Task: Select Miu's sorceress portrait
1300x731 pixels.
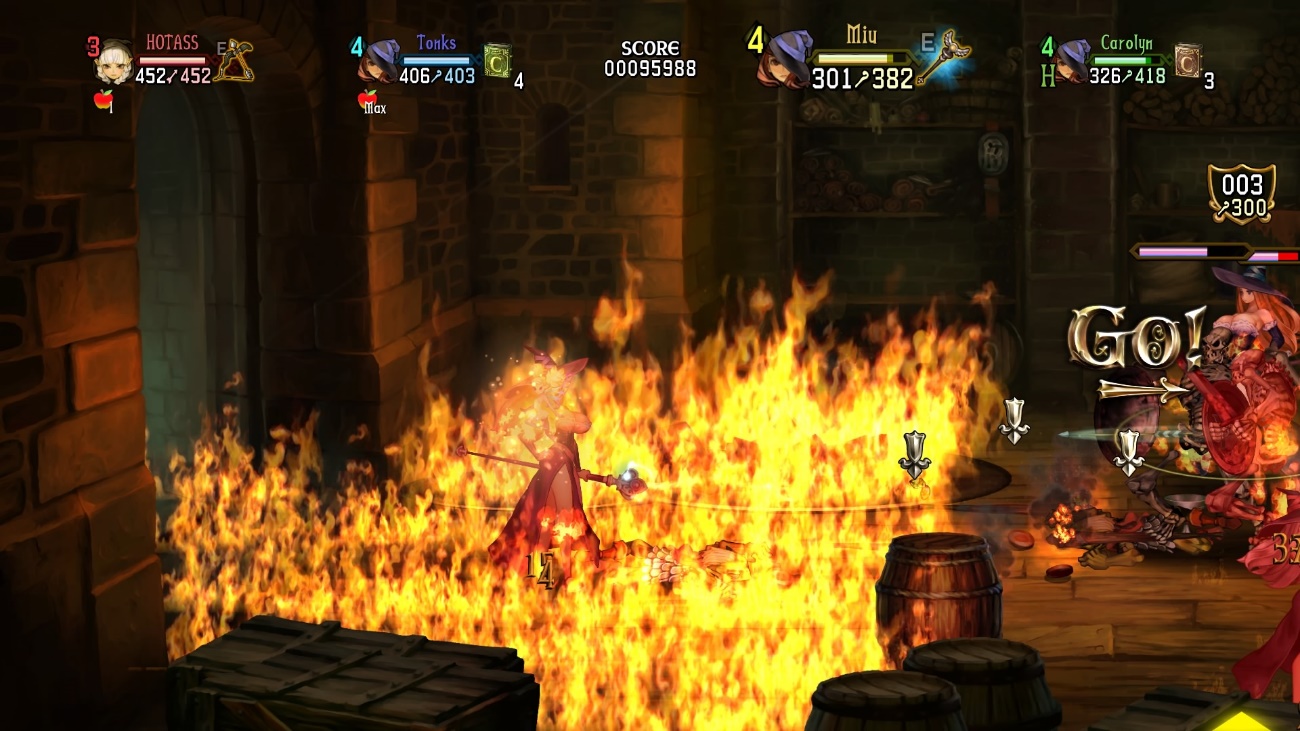Action: tap(785, 60)
